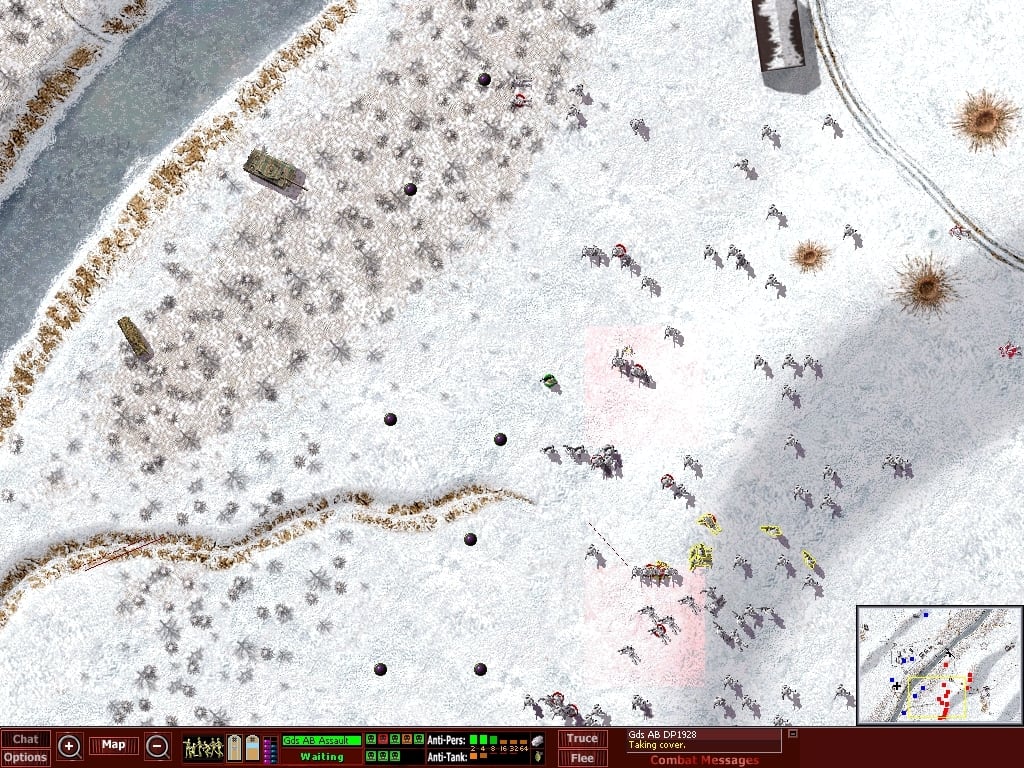Zoom out with the minus magnifier

(x=157, y=746)
